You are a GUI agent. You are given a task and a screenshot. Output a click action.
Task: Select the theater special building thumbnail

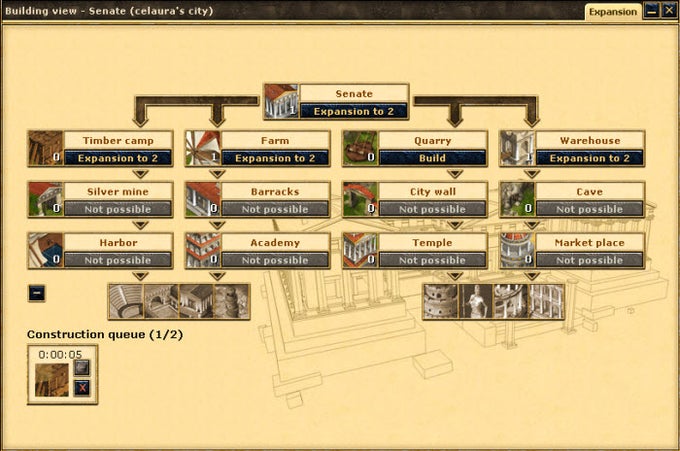(x=125, y=301)
